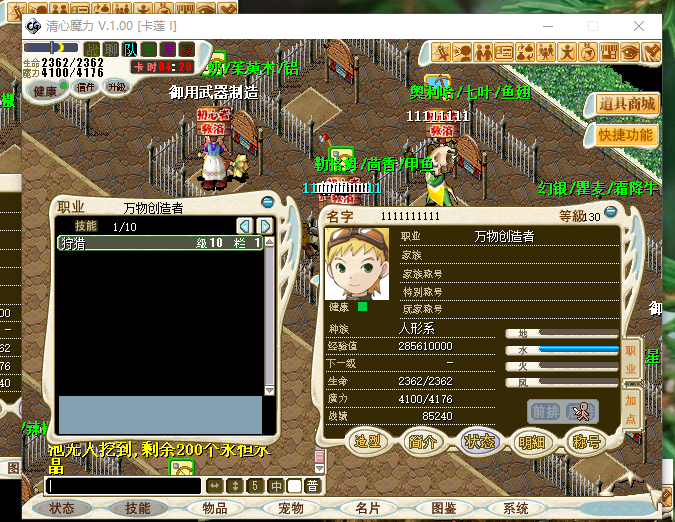Open the 造型 appearance view
The height and width of the screenshot is (522, 675).
[x=369, y=441]
